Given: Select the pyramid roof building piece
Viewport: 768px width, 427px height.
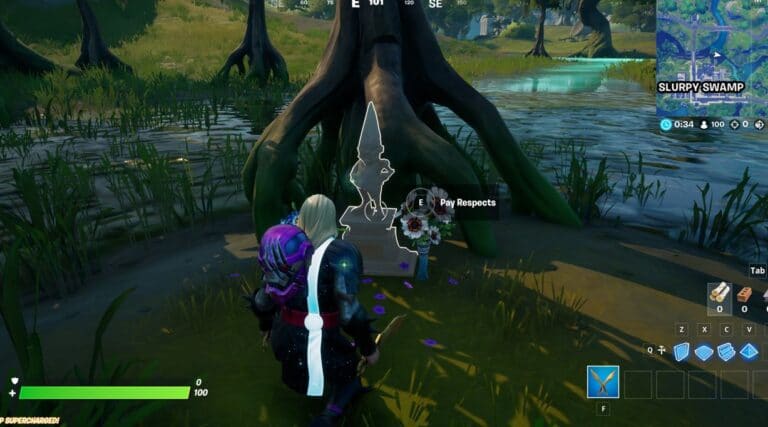Looking at the screenshot, I should coord(749,351).
